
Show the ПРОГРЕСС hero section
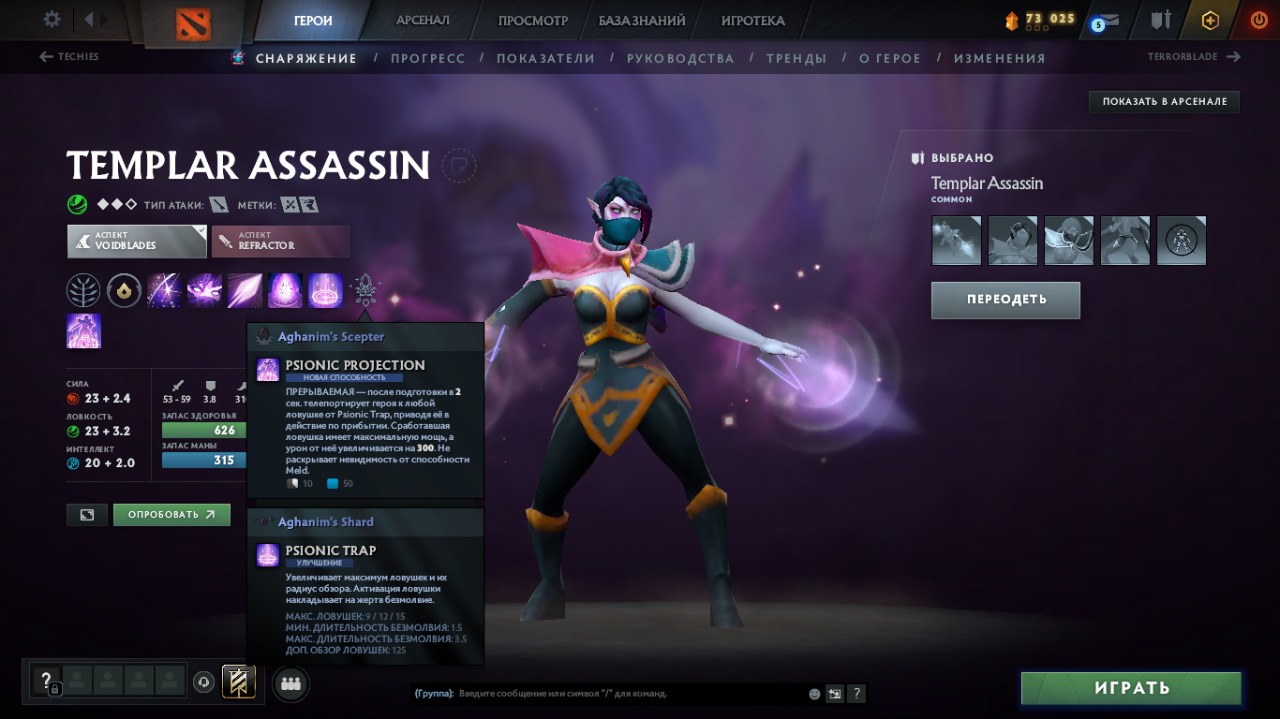pos(428,58)
